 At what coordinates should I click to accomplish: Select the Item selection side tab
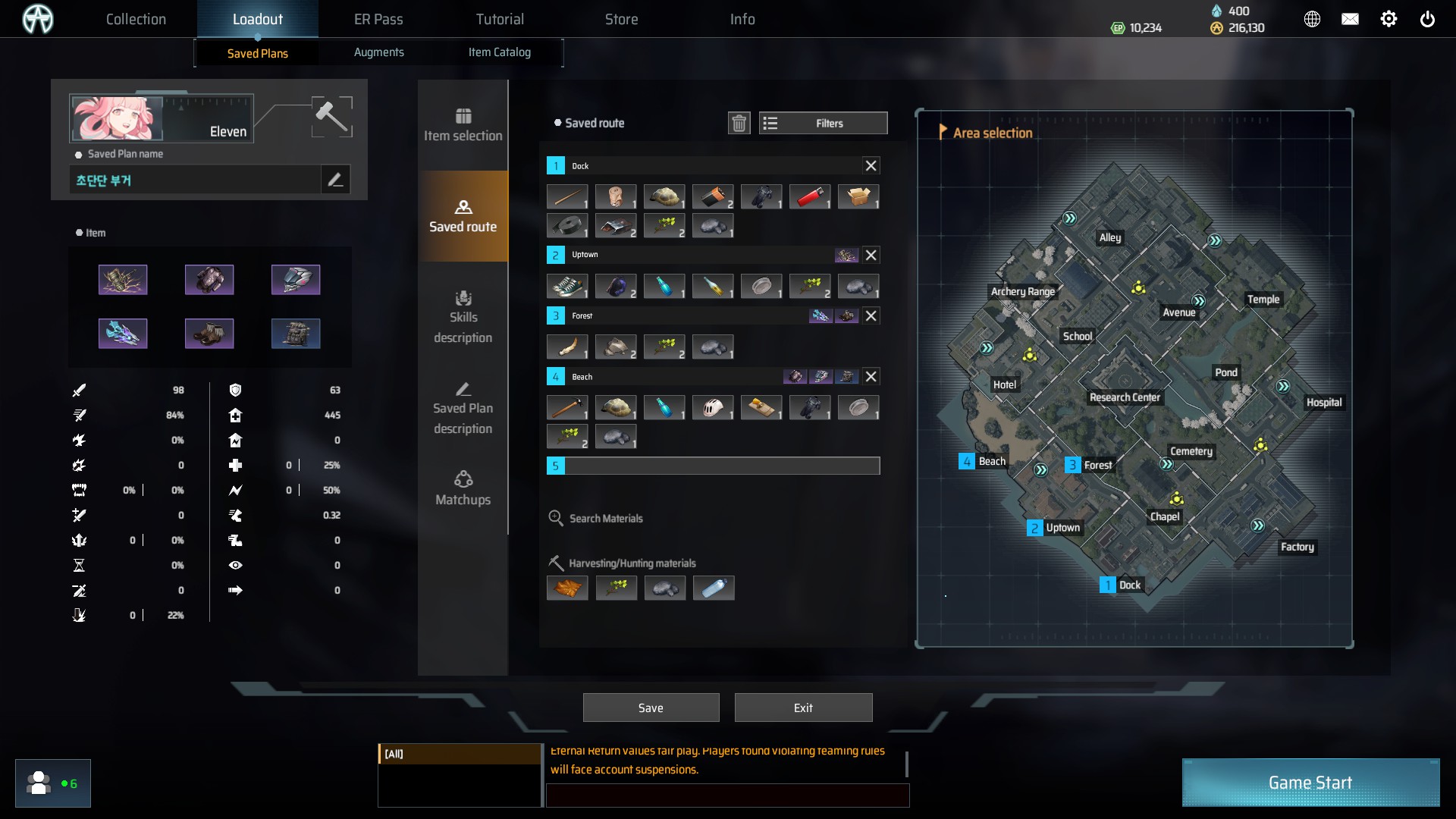(463, 125)
